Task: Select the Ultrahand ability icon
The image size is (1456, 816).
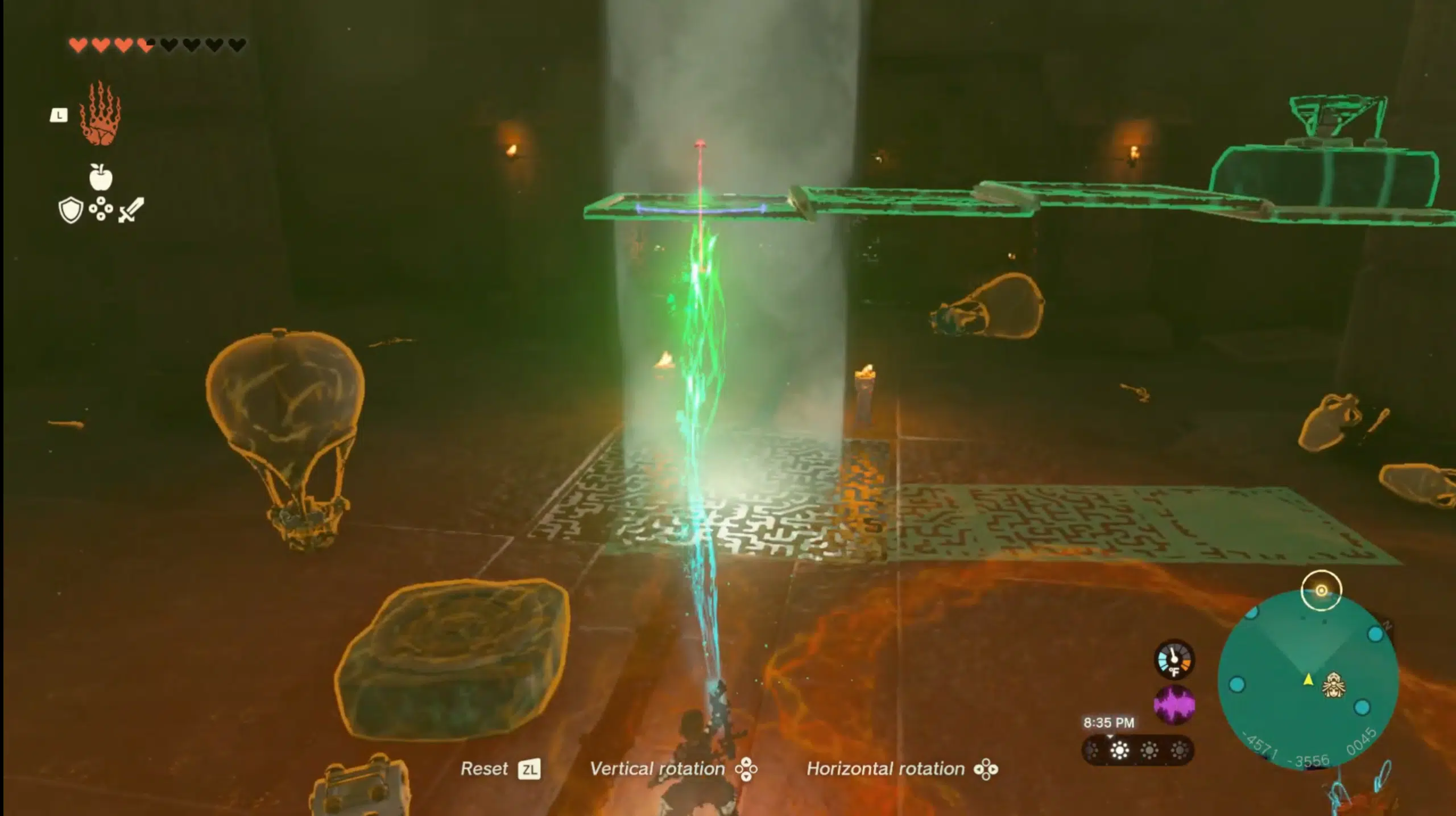Action: (100, 118)
